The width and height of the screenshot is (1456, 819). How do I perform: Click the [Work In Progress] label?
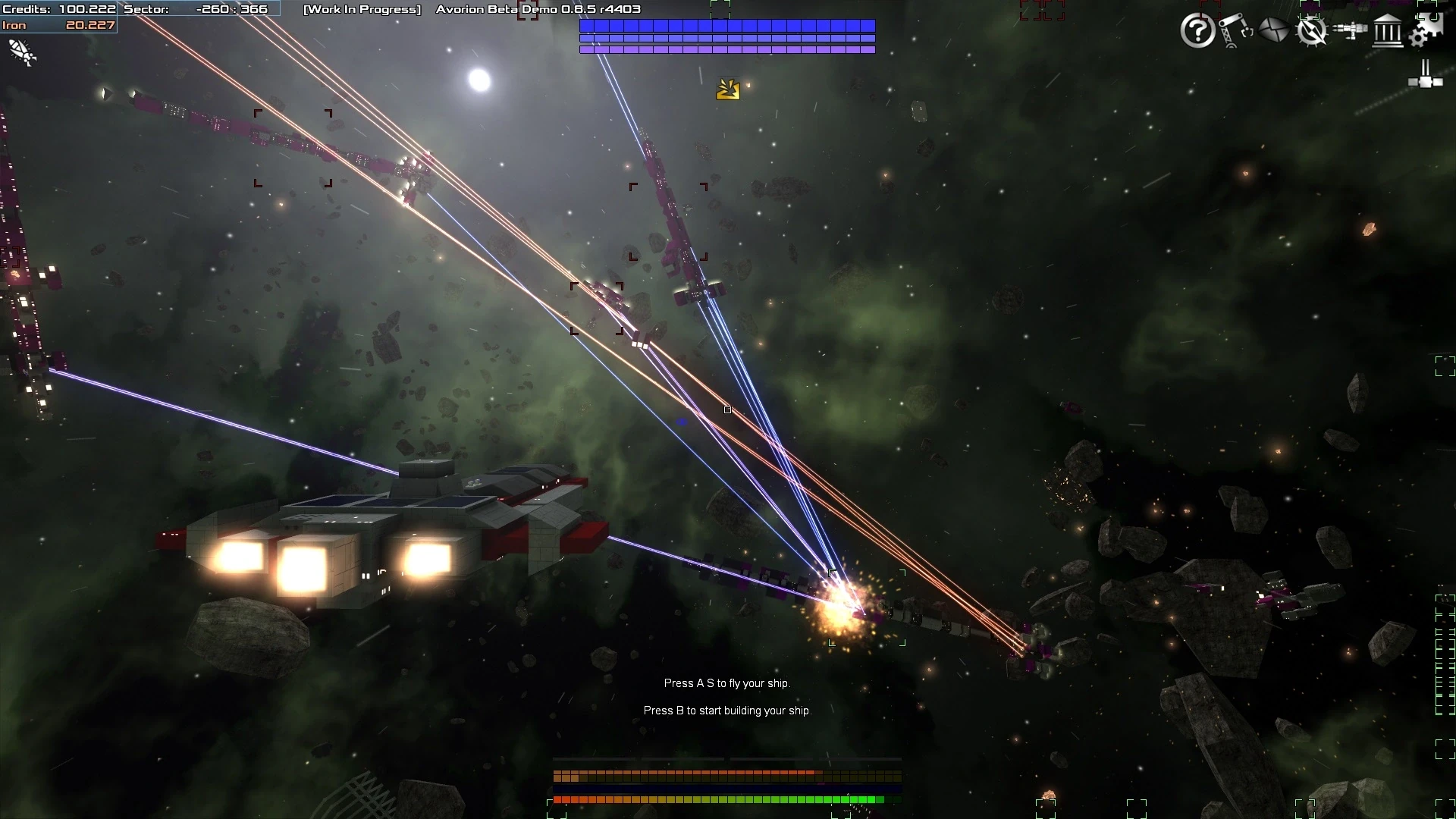click(362, 10)
